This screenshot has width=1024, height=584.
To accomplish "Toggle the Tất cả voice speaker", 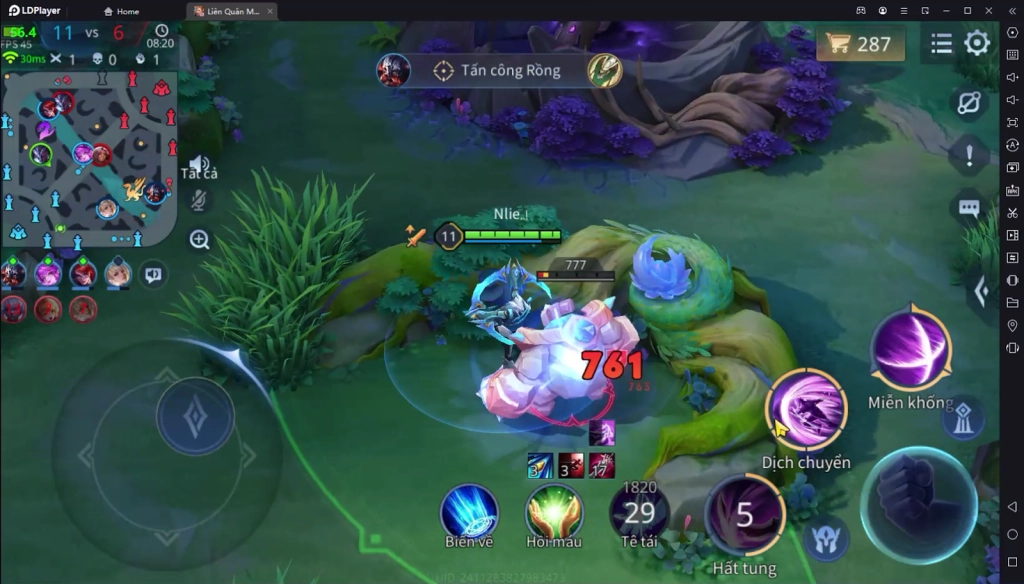I will [200, 165].
